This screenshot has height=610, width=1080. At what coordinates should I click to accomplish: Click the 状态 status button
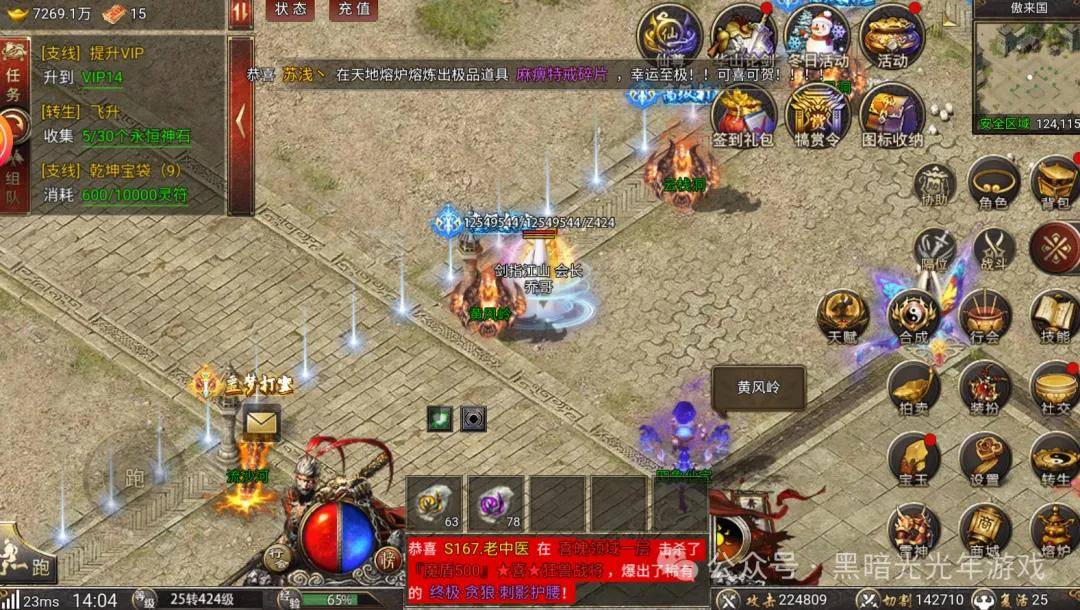(x=291, y=10)
